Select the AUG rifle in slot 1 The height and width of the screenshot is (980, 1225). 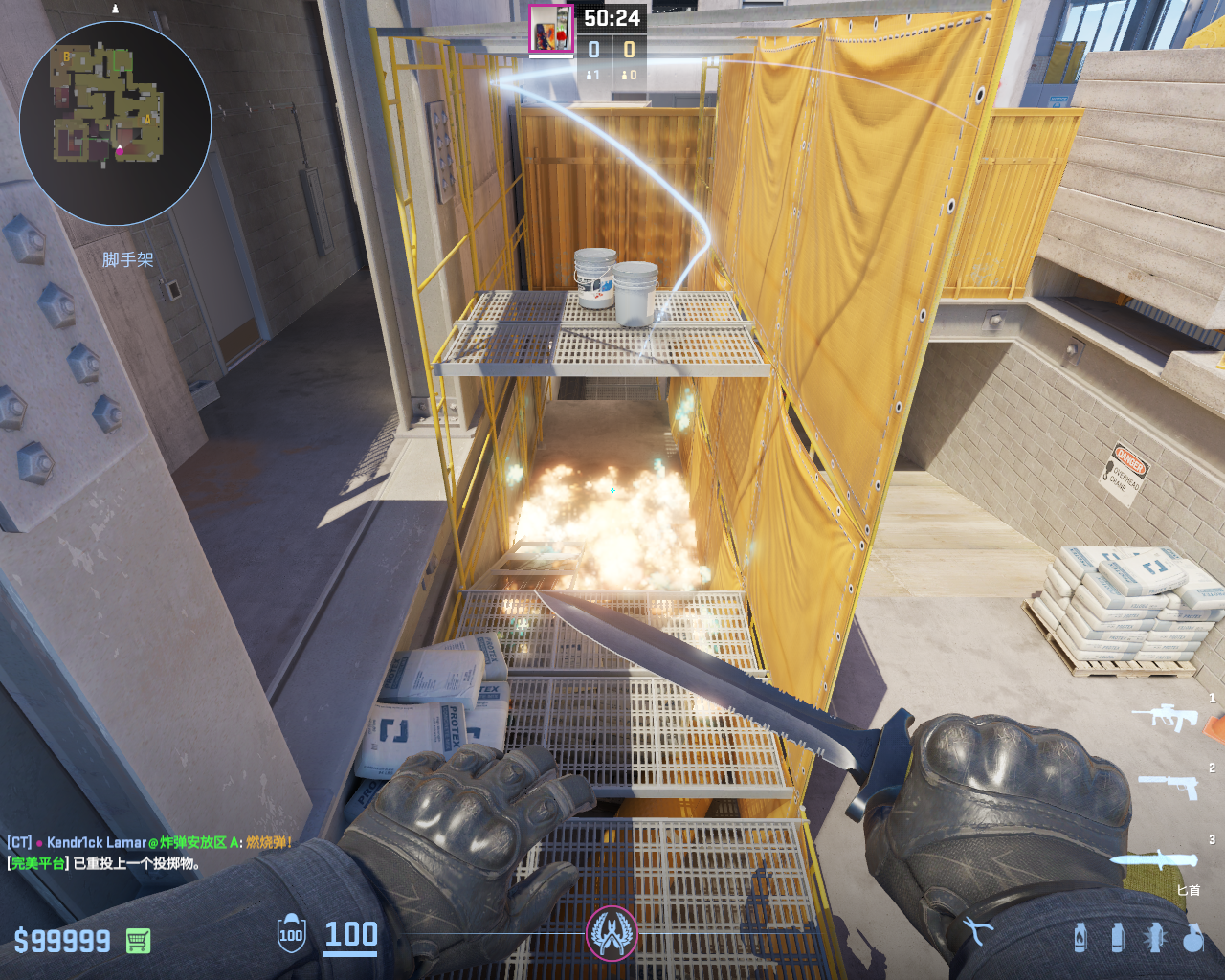click(x=1166, y=717)
